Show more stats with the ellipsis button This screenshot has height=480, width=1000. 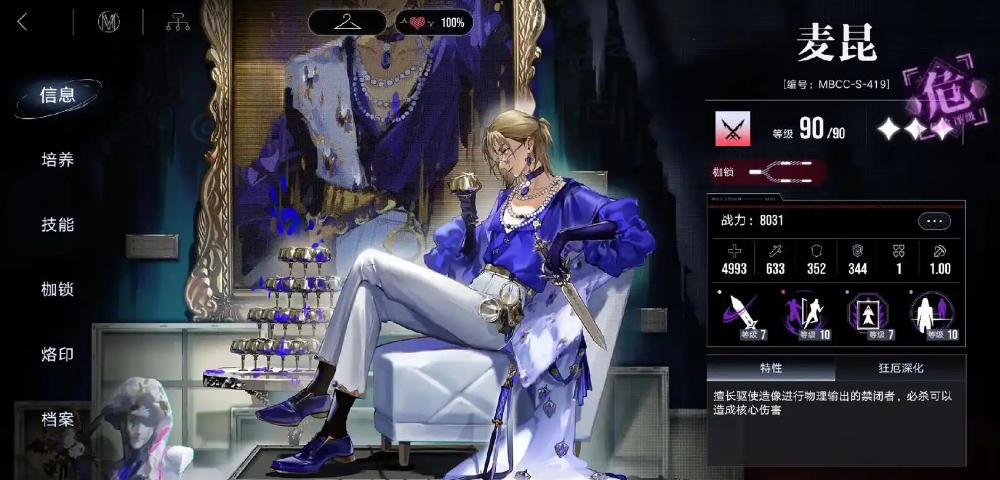coord(935,221)
